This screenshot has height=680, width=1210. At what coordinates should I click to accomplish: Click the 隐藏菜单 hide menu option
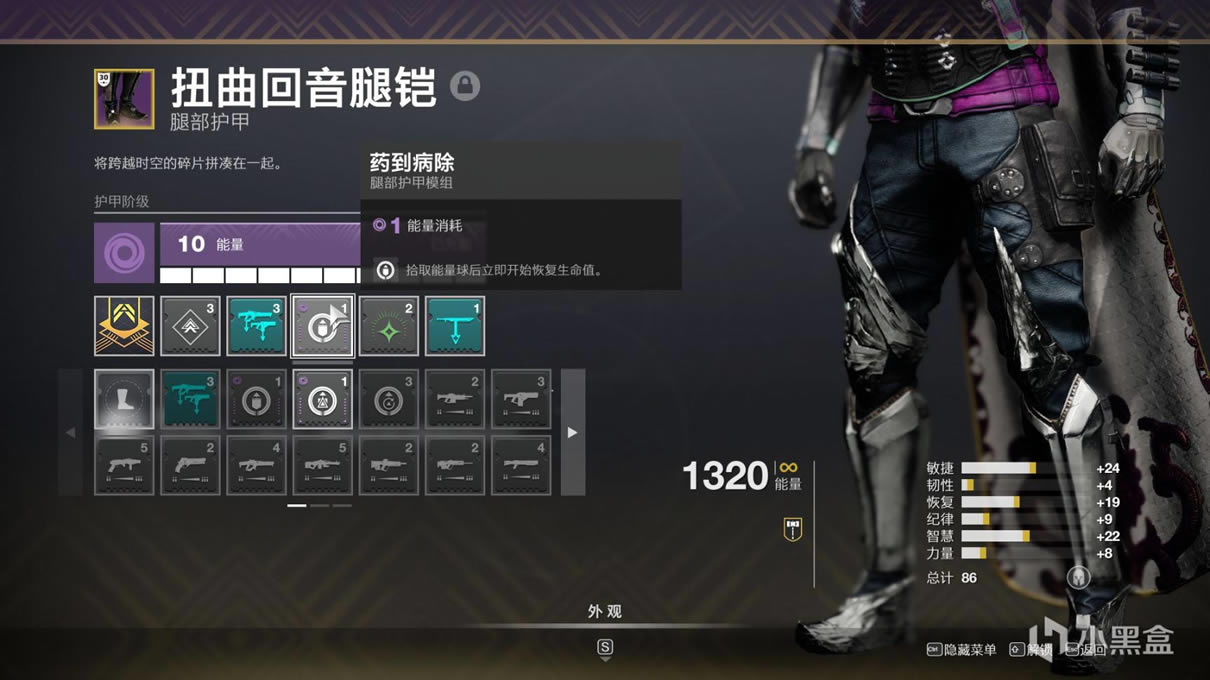[x=961, y=650]
